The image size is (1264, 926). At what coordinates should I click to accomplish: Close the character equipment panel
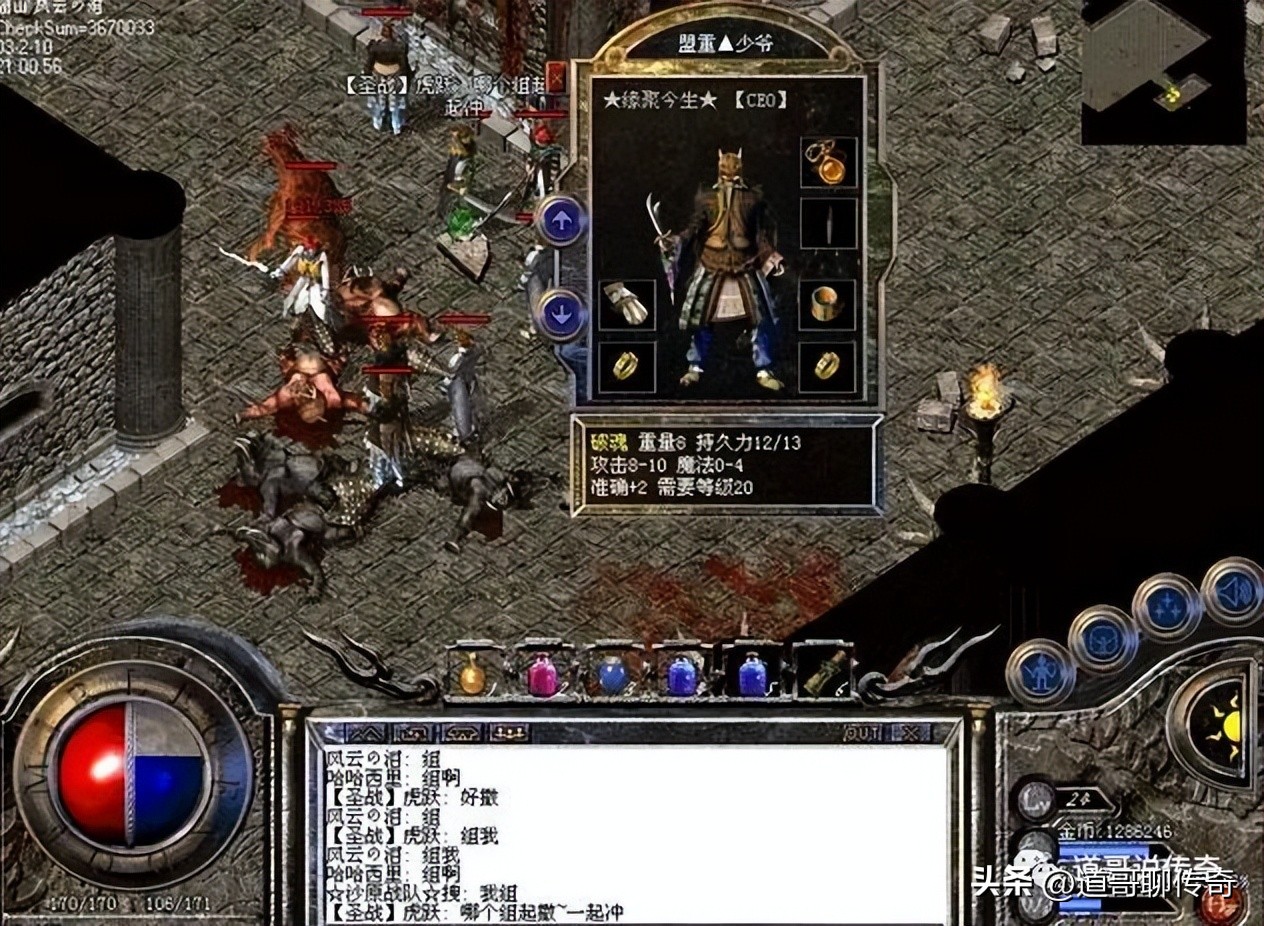click(x=556, y=78)
